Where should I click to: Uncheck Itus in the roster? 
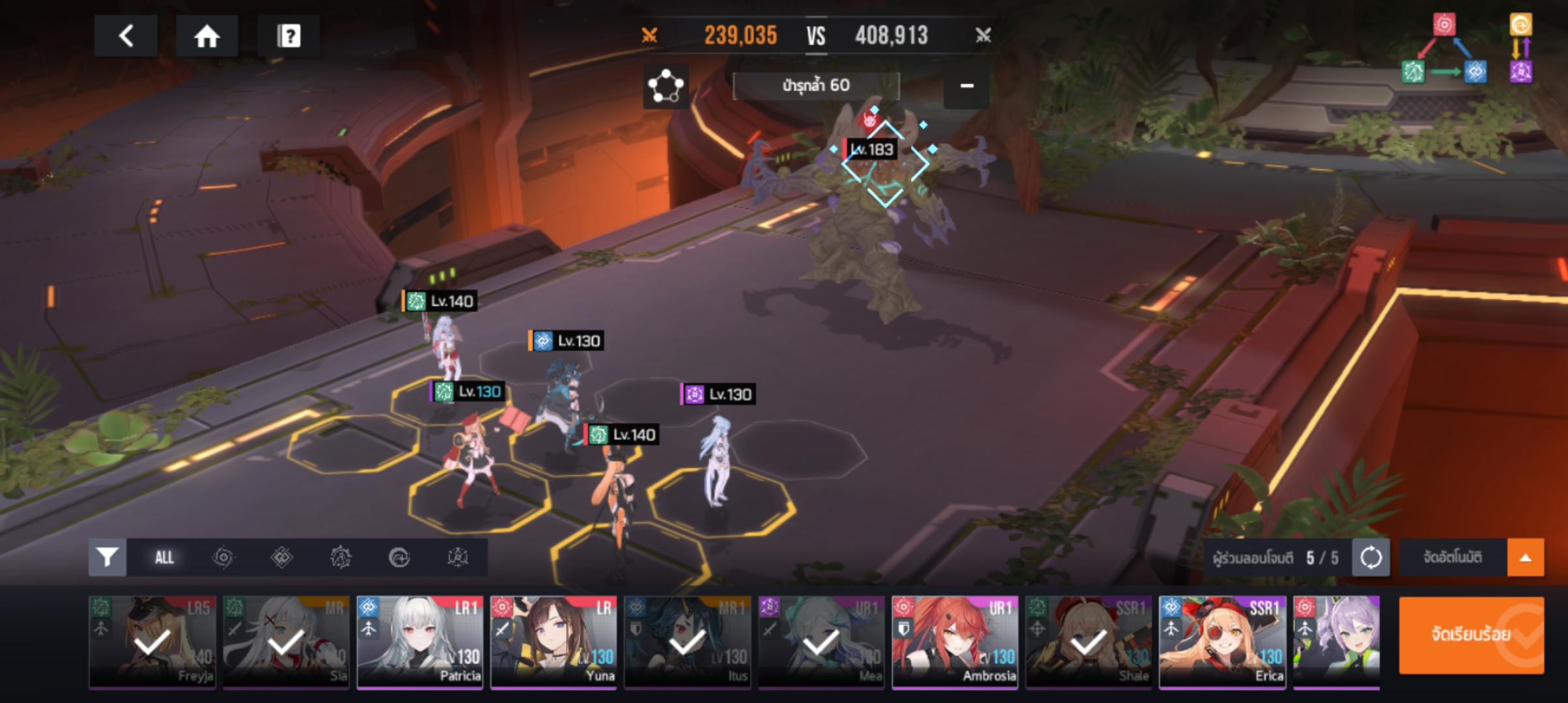point(687,642)
